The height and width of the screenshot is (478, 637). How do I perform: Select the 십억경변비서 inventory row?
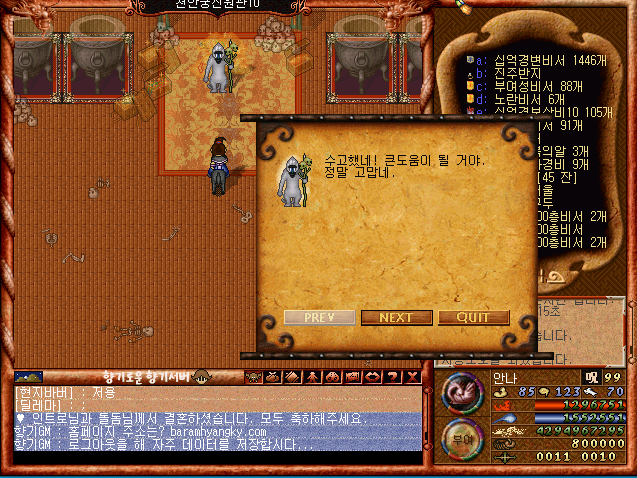coord(540,60)
